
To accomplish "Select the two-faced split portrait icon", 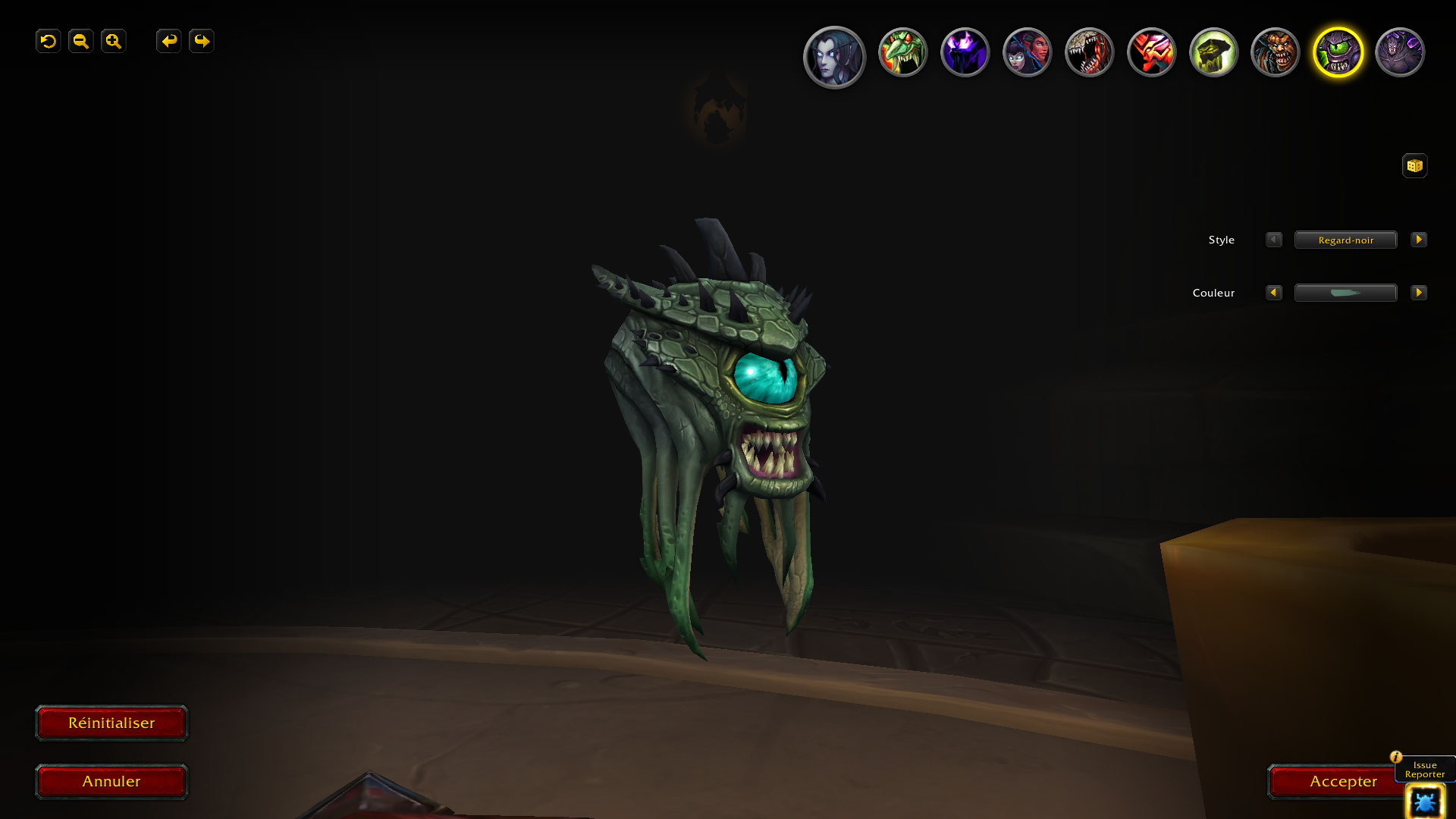I will click(x=1027, y=52).
